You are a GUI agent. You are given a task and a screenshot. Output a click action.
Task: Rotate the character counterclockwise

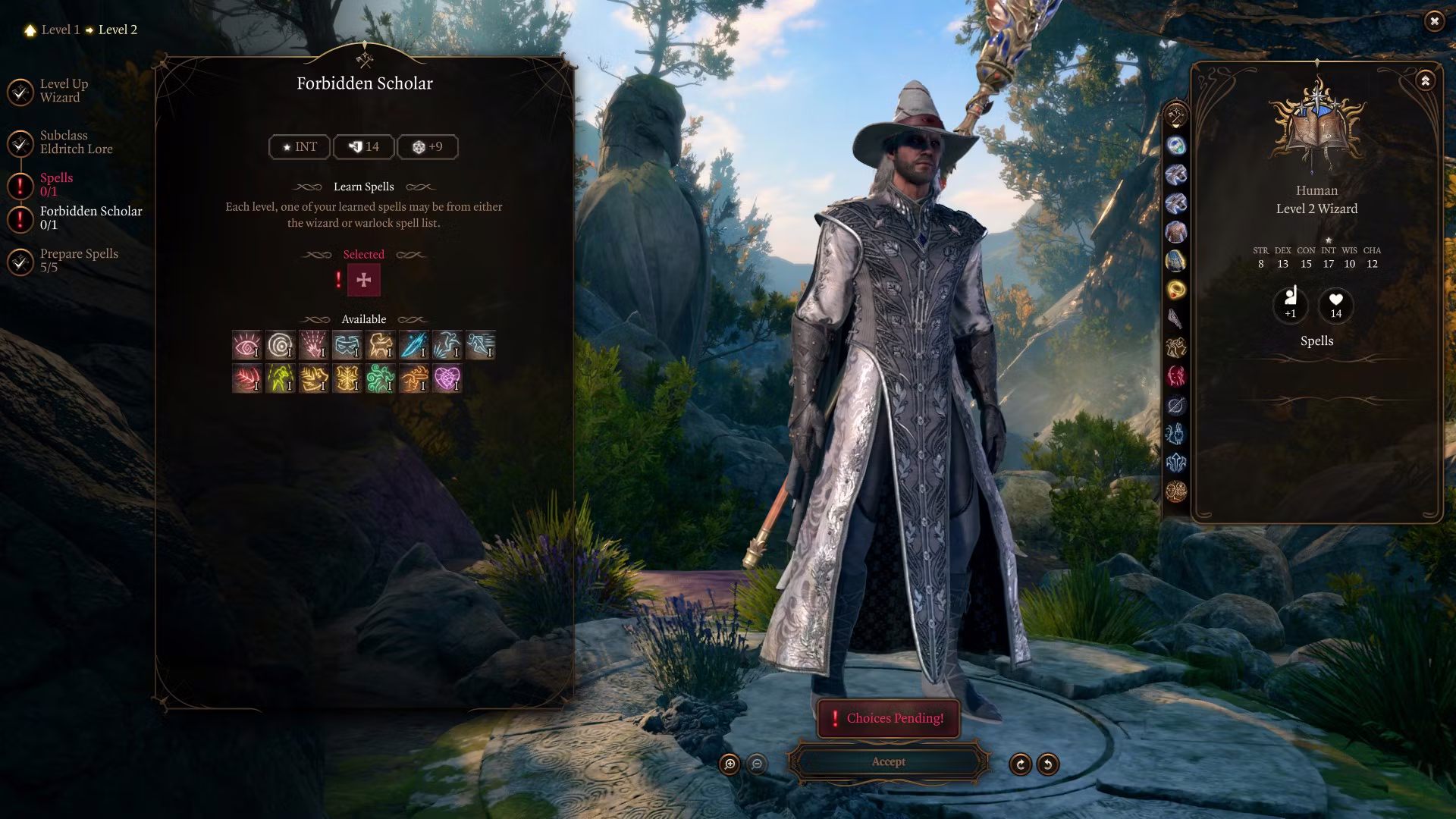pyautogui.click(x=1048, y=764)
